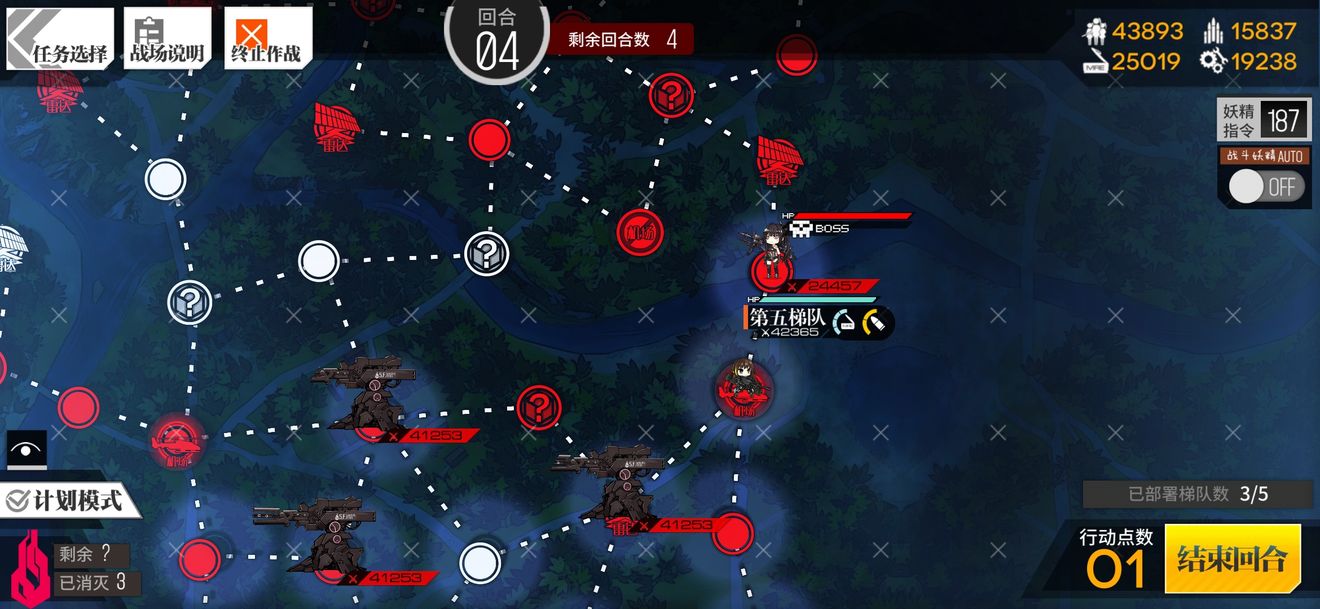Go back to mission select (任务选择)

point(60,40)
